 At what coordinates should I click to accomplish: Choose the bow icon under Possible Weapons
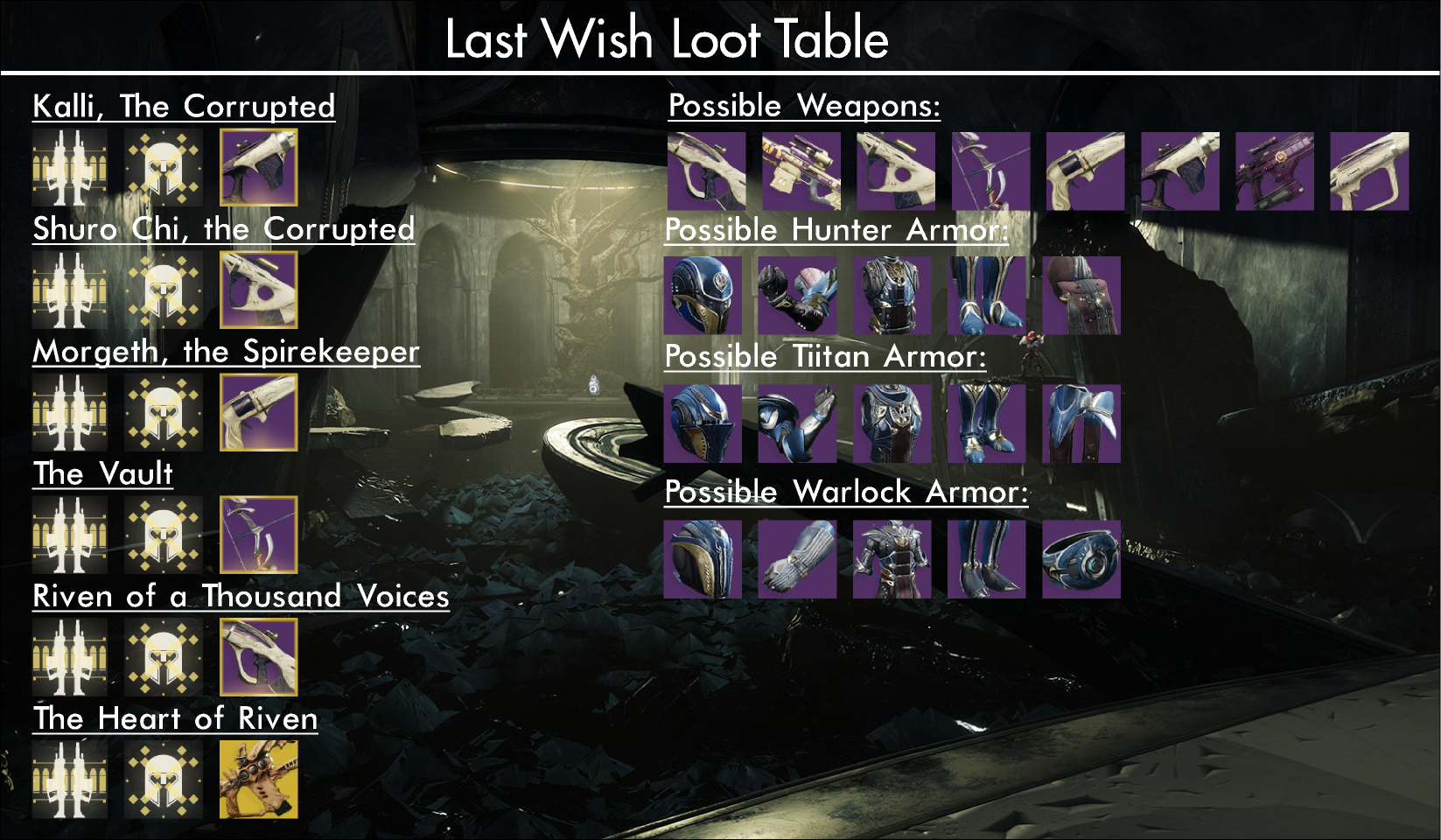point(990,171)
